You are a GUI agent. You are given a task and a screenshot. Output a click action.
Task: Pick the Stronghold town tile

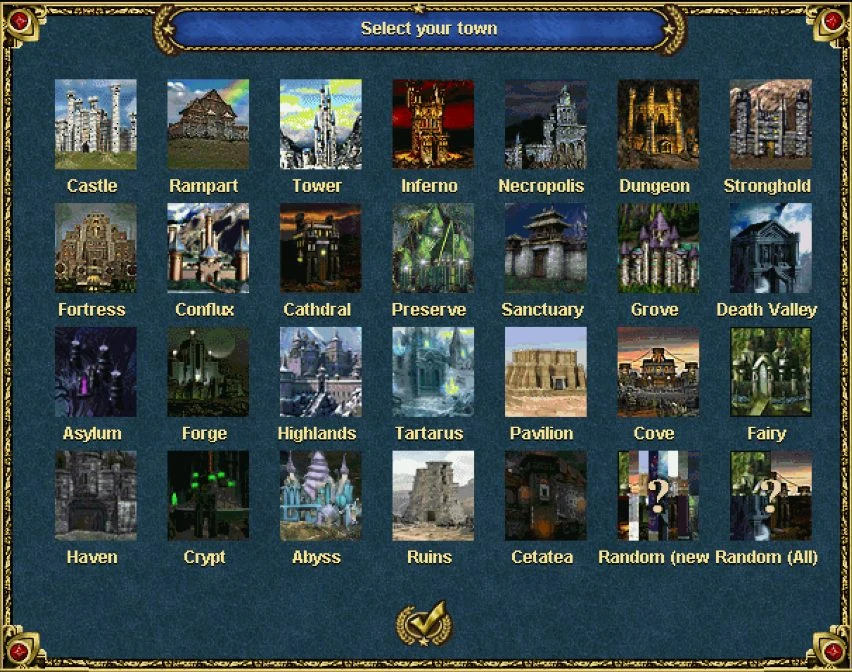[770, 124]
